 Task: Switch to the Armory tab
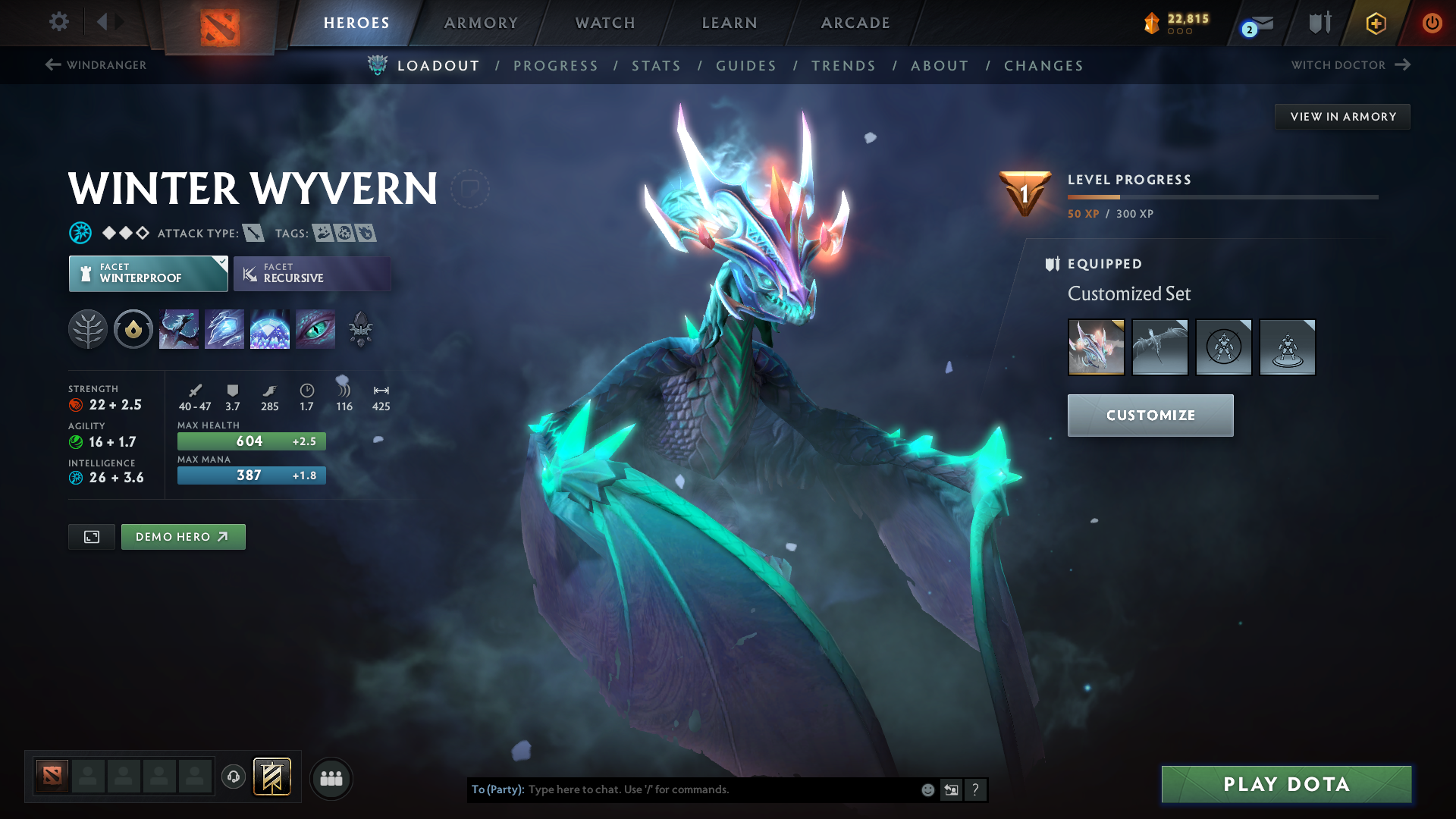tap(481, 23)
